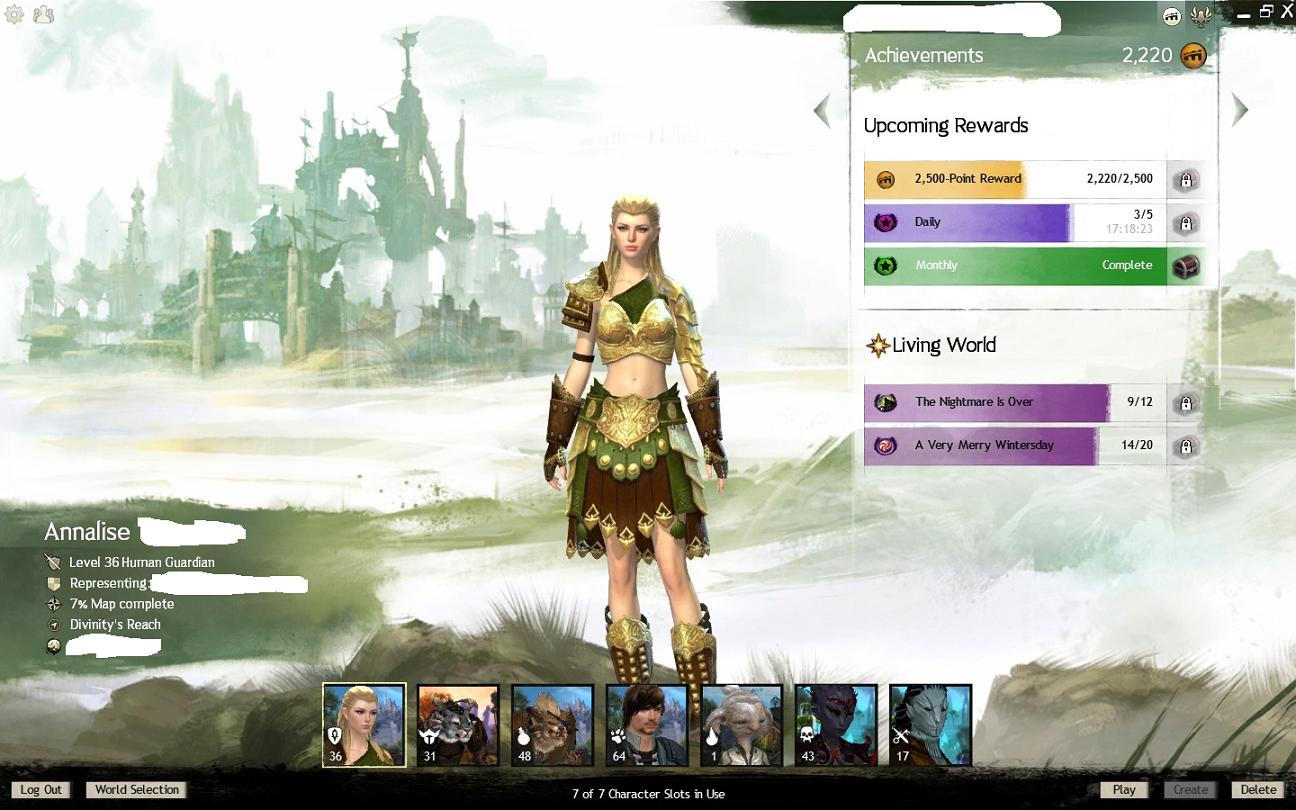Pick the level 48 charr character

[552, 725]
